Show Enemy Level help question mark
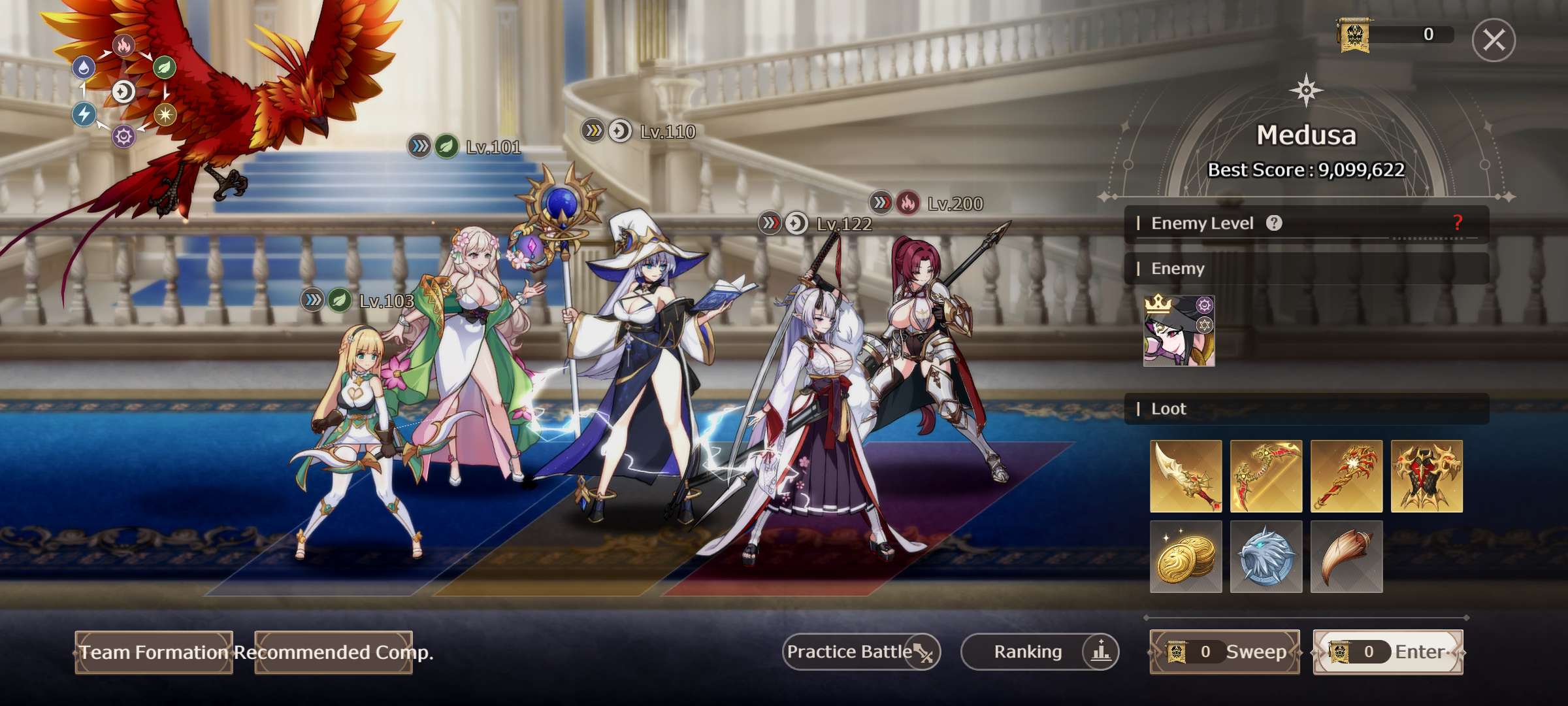 tap(1274, 224)
